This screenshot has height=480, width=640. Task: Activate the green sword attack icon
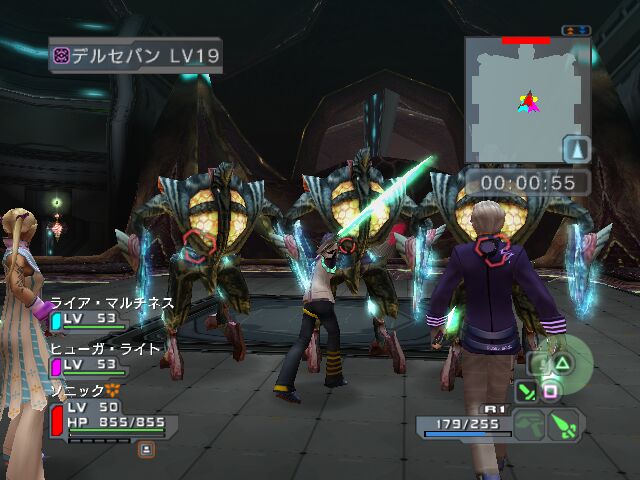[x=527, y=392]
